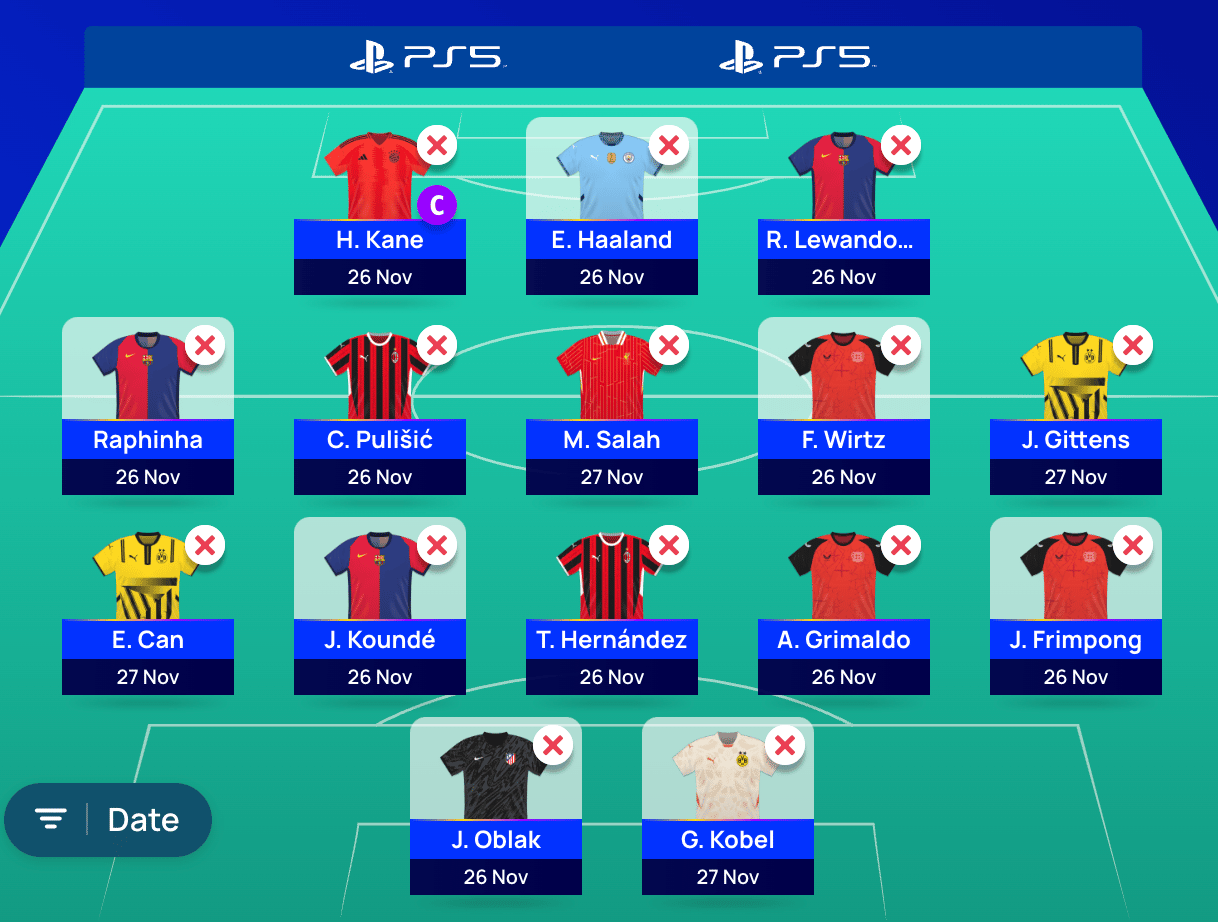Open the Date sort filter
Screen dimensions: 1218x922
coord(108,820)
